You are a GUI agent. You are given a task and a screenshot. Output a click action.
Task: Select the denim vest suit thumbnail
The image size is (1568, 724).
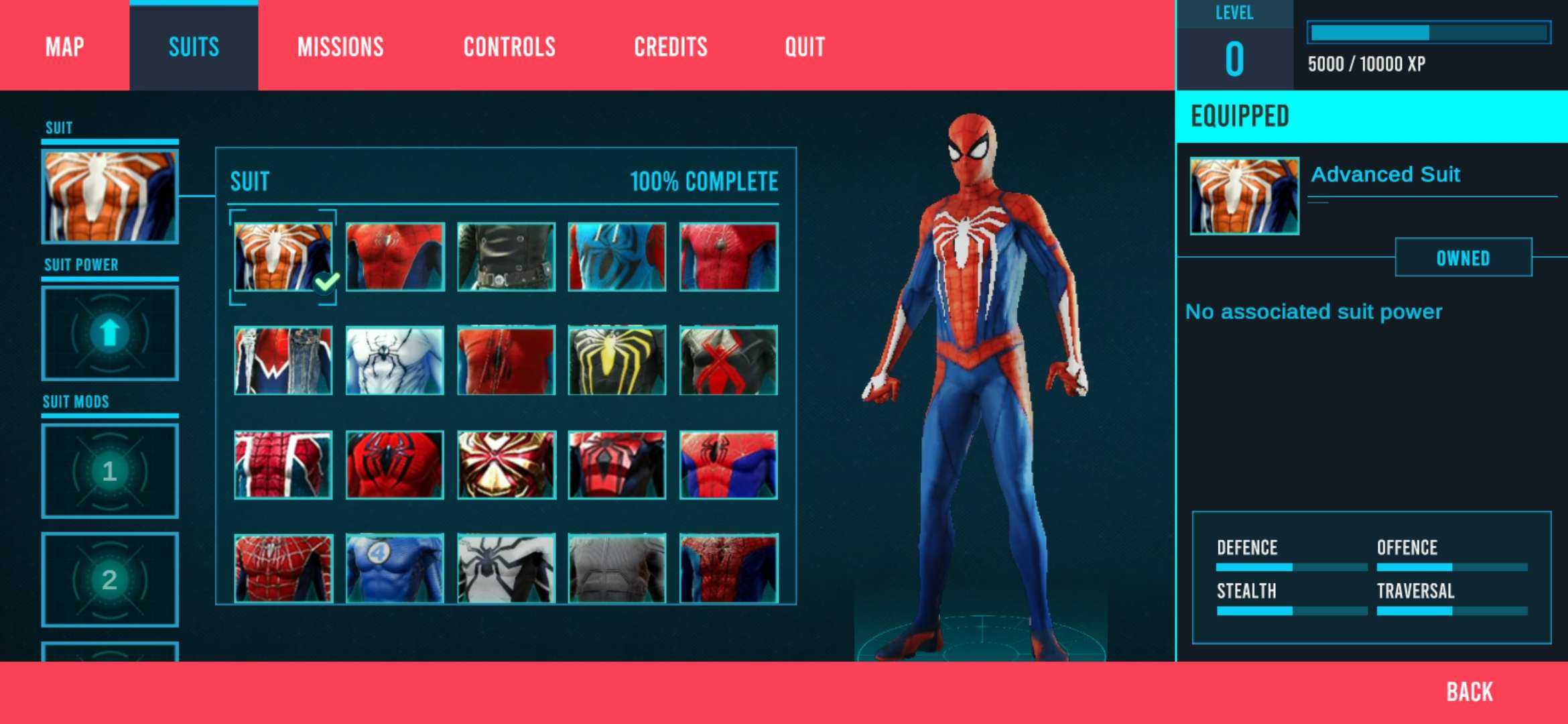tap(283, 361)
